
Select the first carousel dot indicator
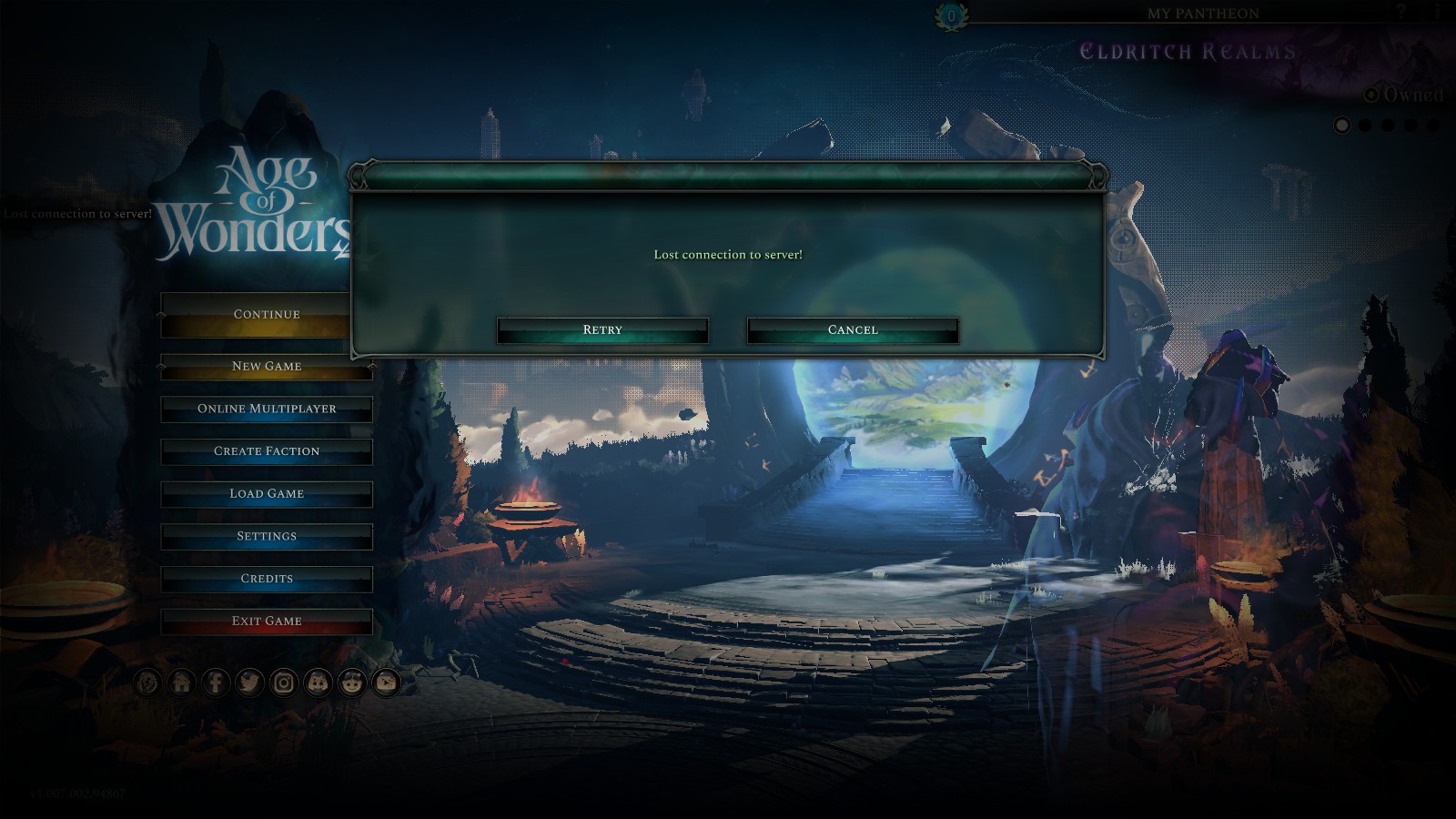pos(1341,125)
